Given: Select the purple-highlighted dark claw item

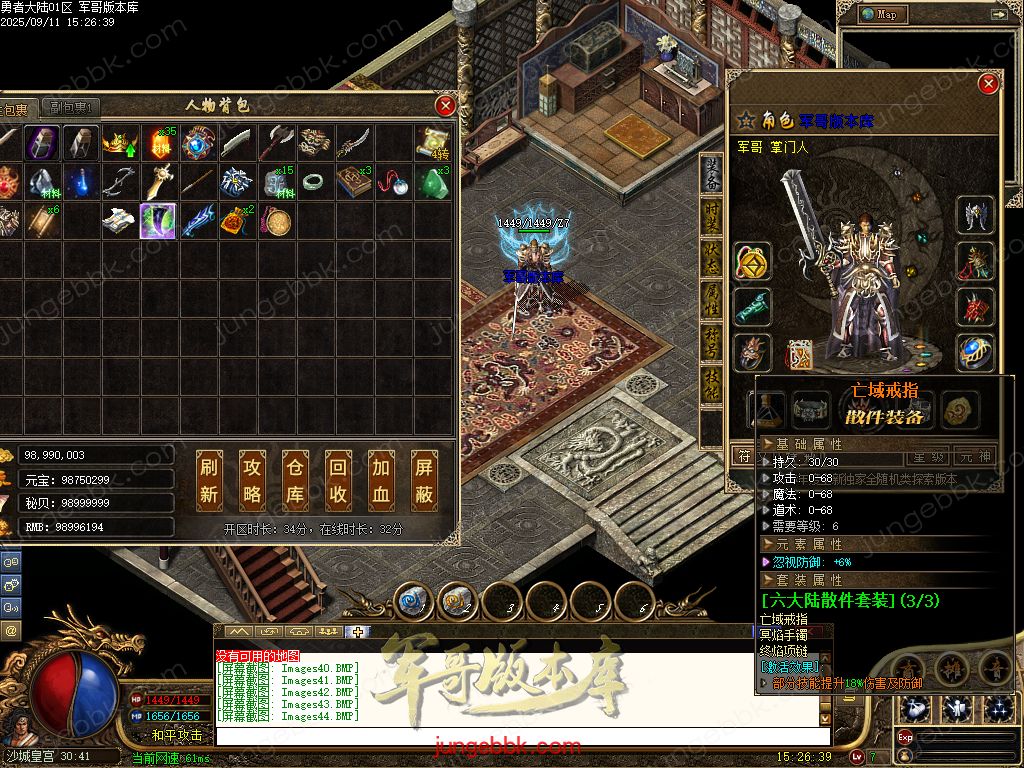Looking at the screenshot, I should 158,220.
